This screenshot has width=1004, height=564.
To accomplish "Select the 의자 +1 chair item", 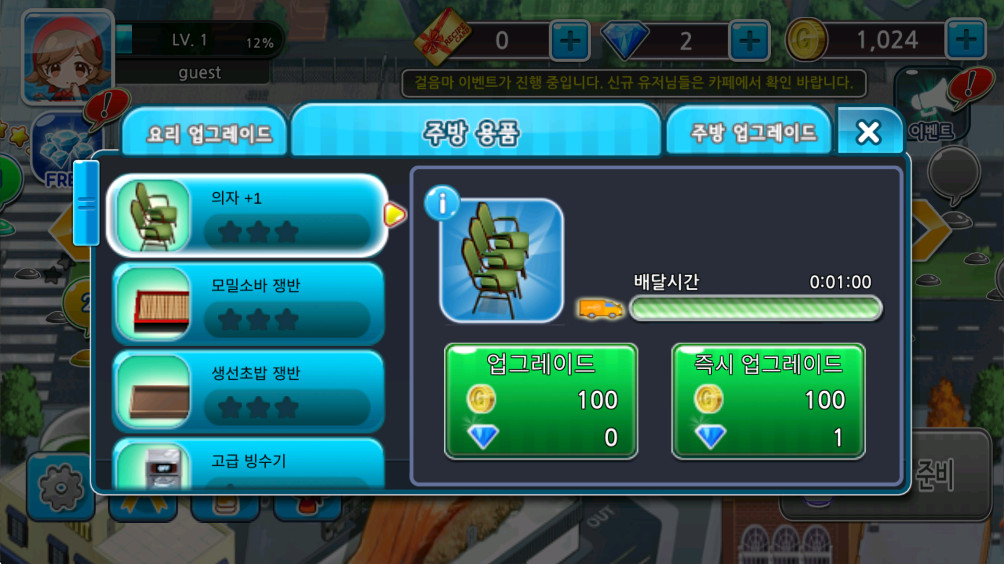I will point(247,215).
